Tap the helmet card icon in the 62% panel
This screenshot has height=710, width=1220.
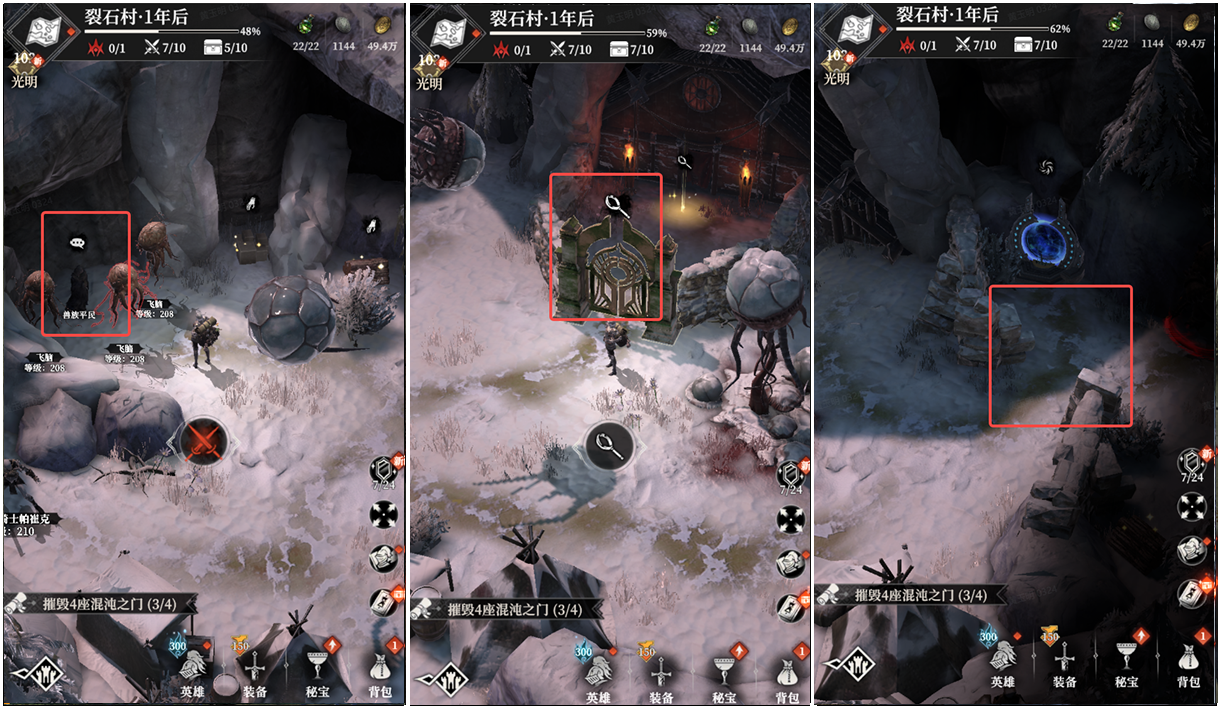click(1192, 550)
